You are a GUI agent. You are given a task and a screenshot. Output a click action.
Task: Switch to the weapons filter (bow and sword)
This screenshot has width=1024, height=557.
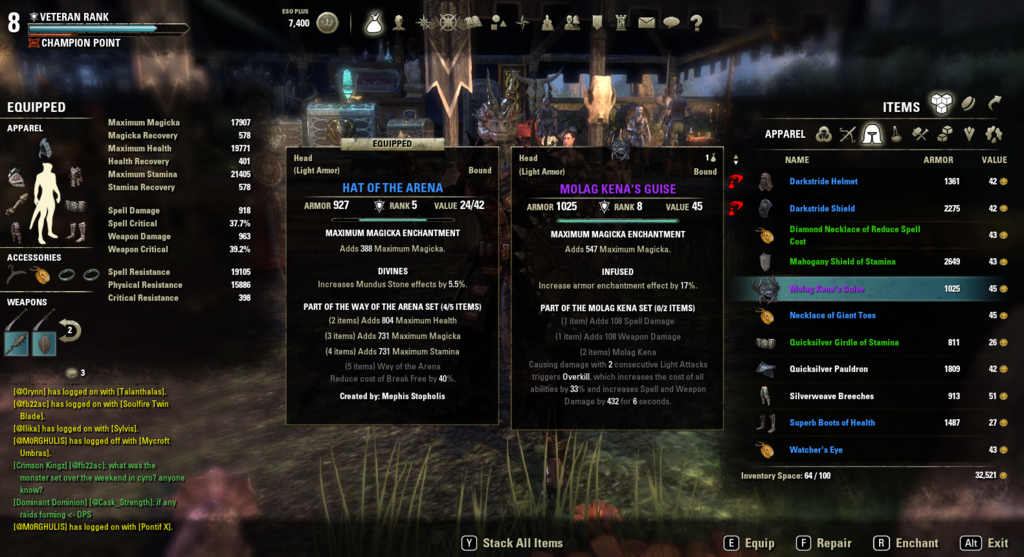coord(848,134)
